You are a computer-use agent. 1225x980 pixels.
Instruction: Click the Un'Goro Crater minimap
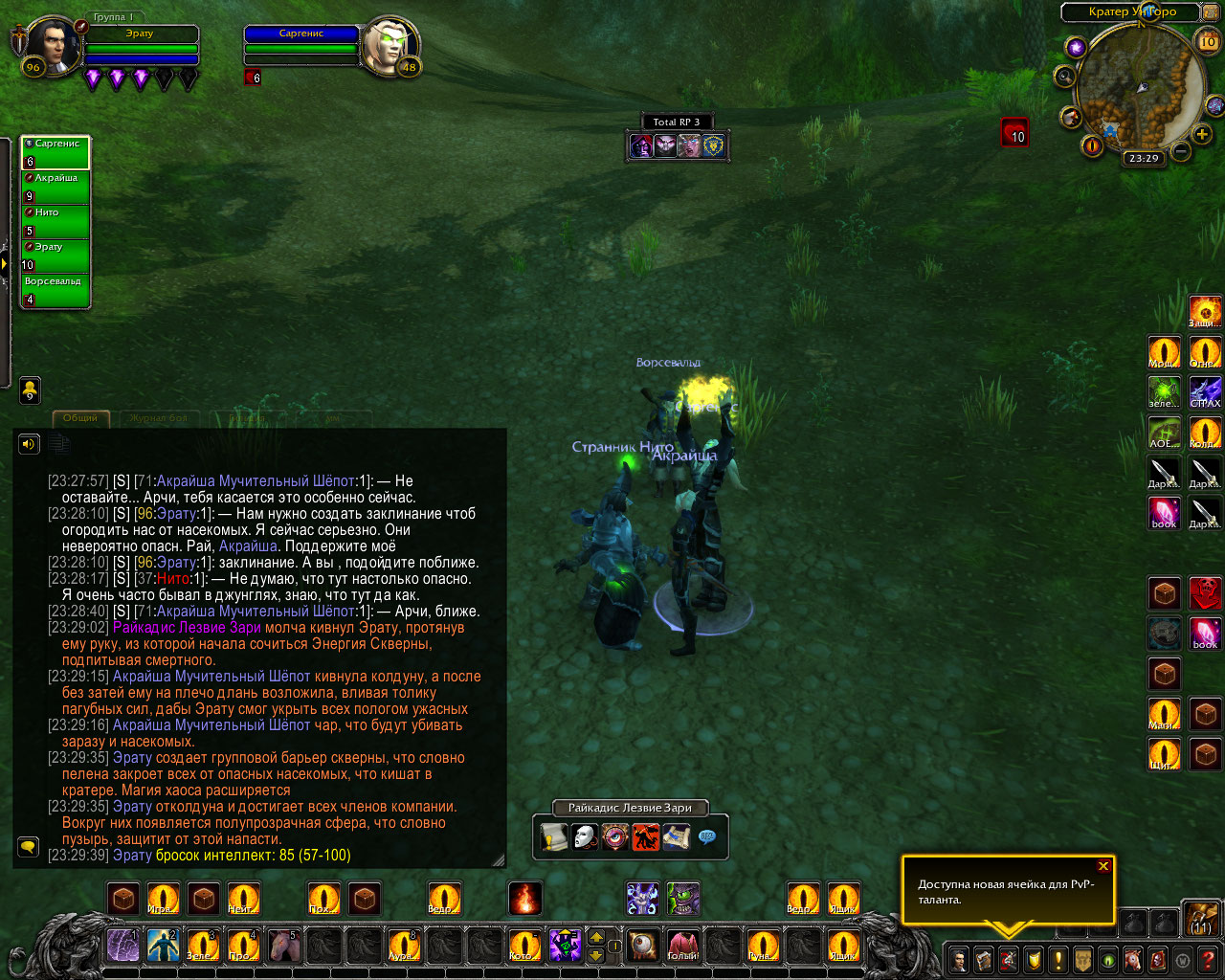(x=1141, y=89)
